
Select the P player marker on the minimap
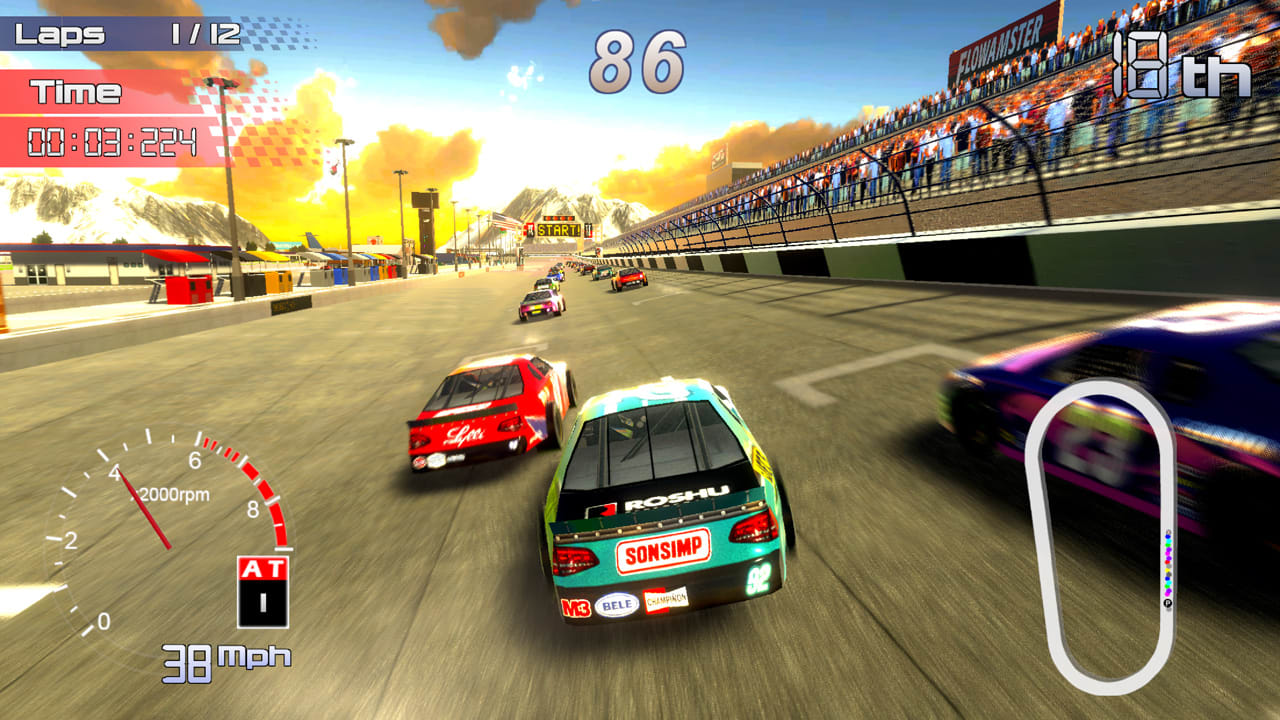tap(1167, 600)
